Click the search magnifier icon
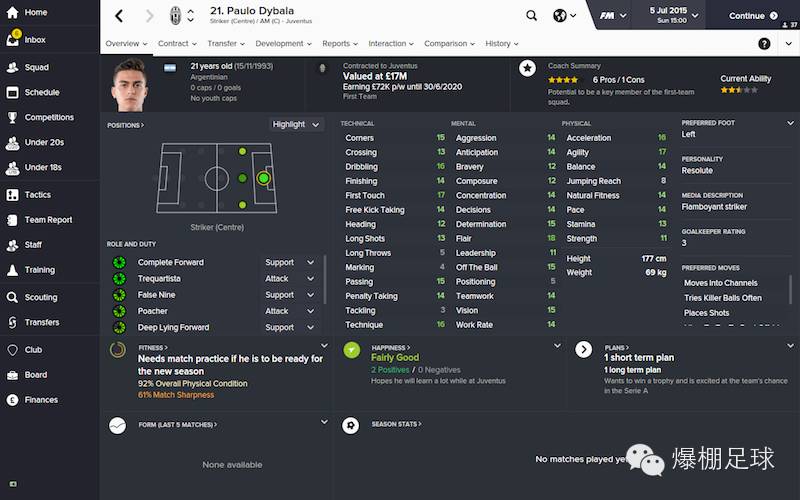Screen dimensions: 800x500 click(531, 16)
